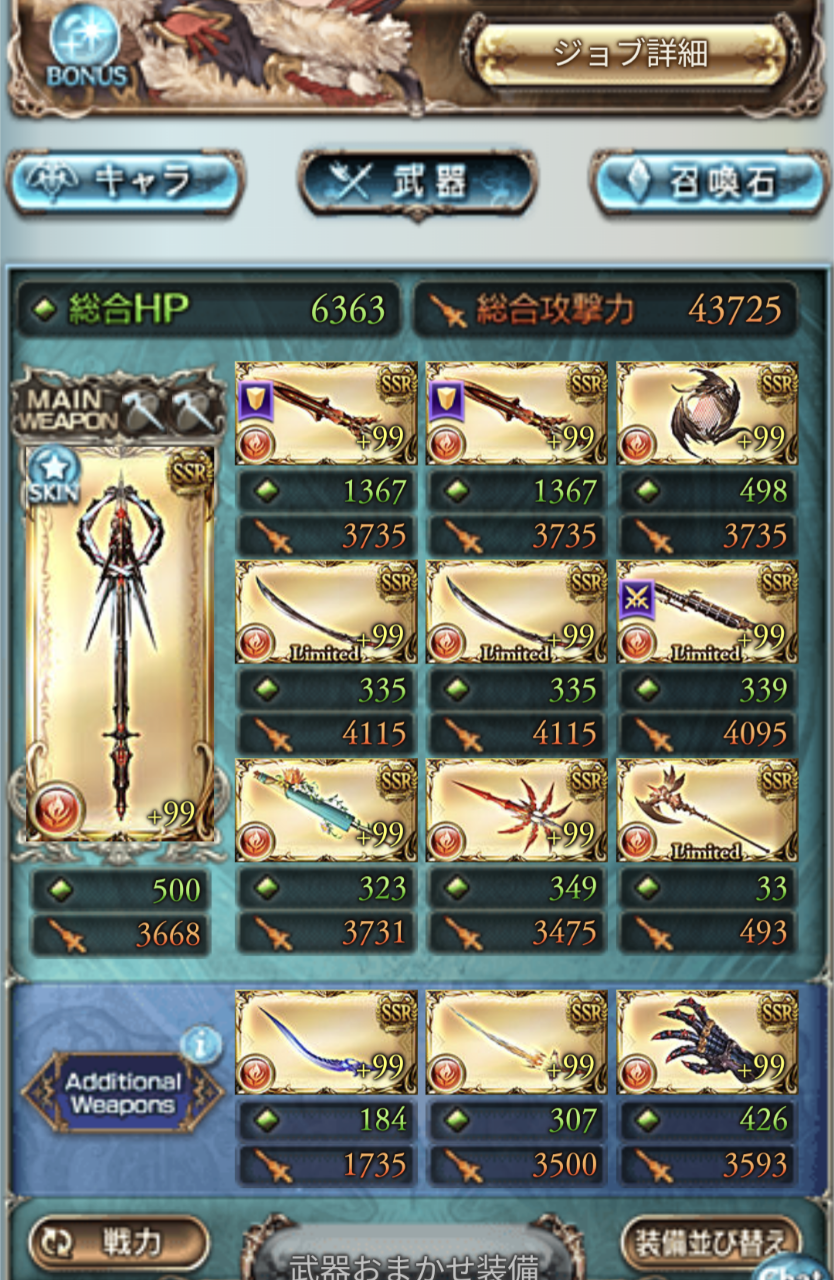This screenshot has width=834, height=1280.
Task: Select the red spiked spear weapon slot
Action: click(x=517, y=809)
